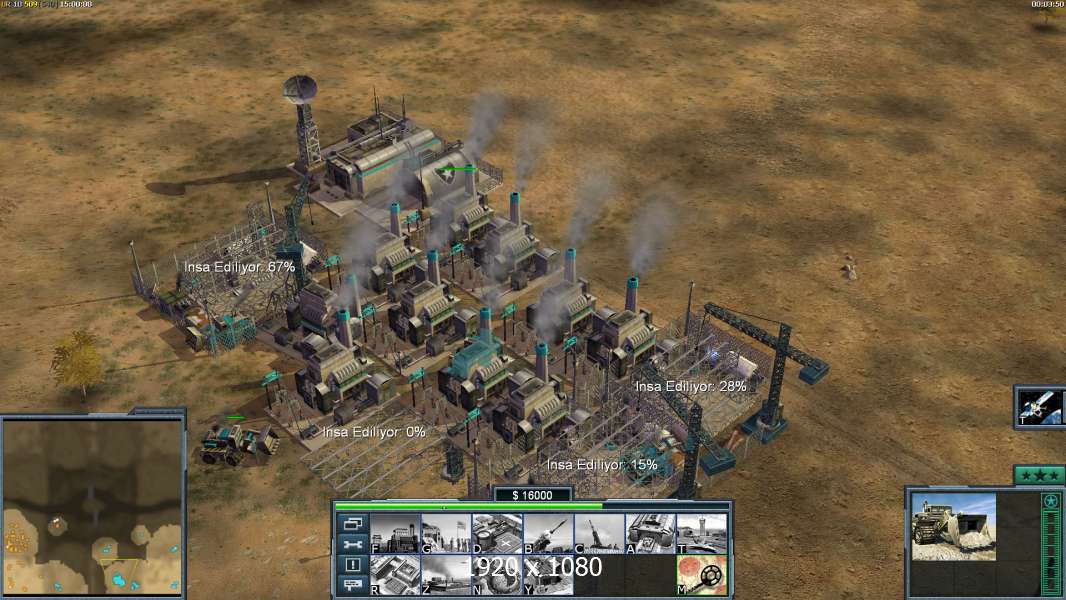Open the exclamation mark alert button
This screenshot has height=600, width=1066.
353,565
